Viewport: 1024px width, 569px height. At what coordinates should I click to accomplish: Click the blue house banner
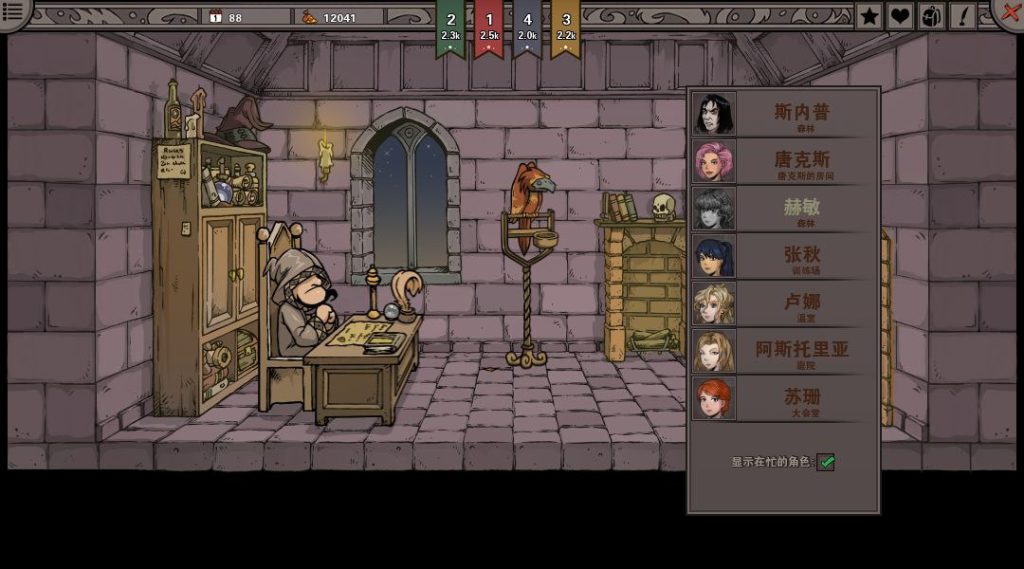click(527, 27)
